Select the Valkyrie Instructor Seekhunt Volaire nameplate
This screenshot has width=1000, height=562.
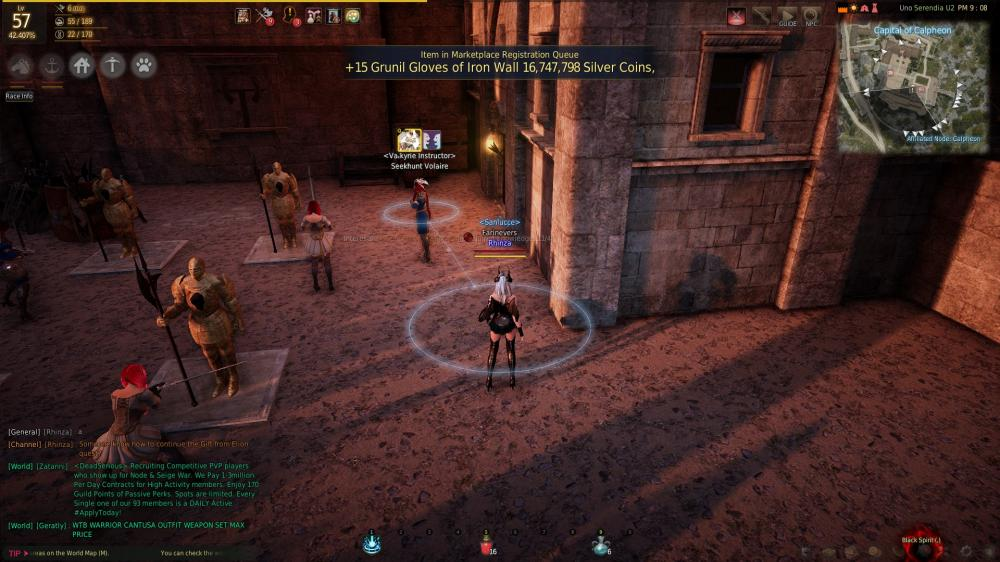click(x=421, y=161)
